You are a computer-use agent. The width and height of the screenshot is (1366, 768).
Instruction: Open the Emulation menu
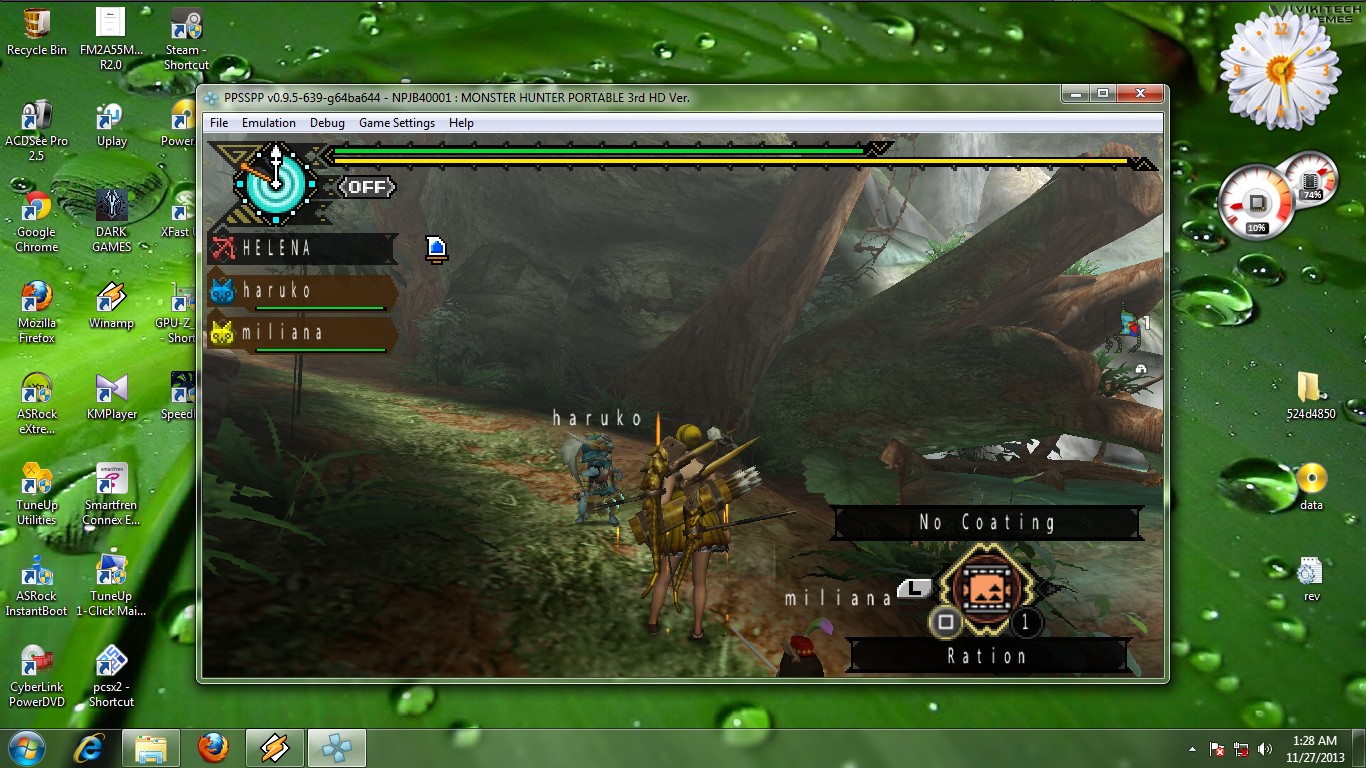269,123
